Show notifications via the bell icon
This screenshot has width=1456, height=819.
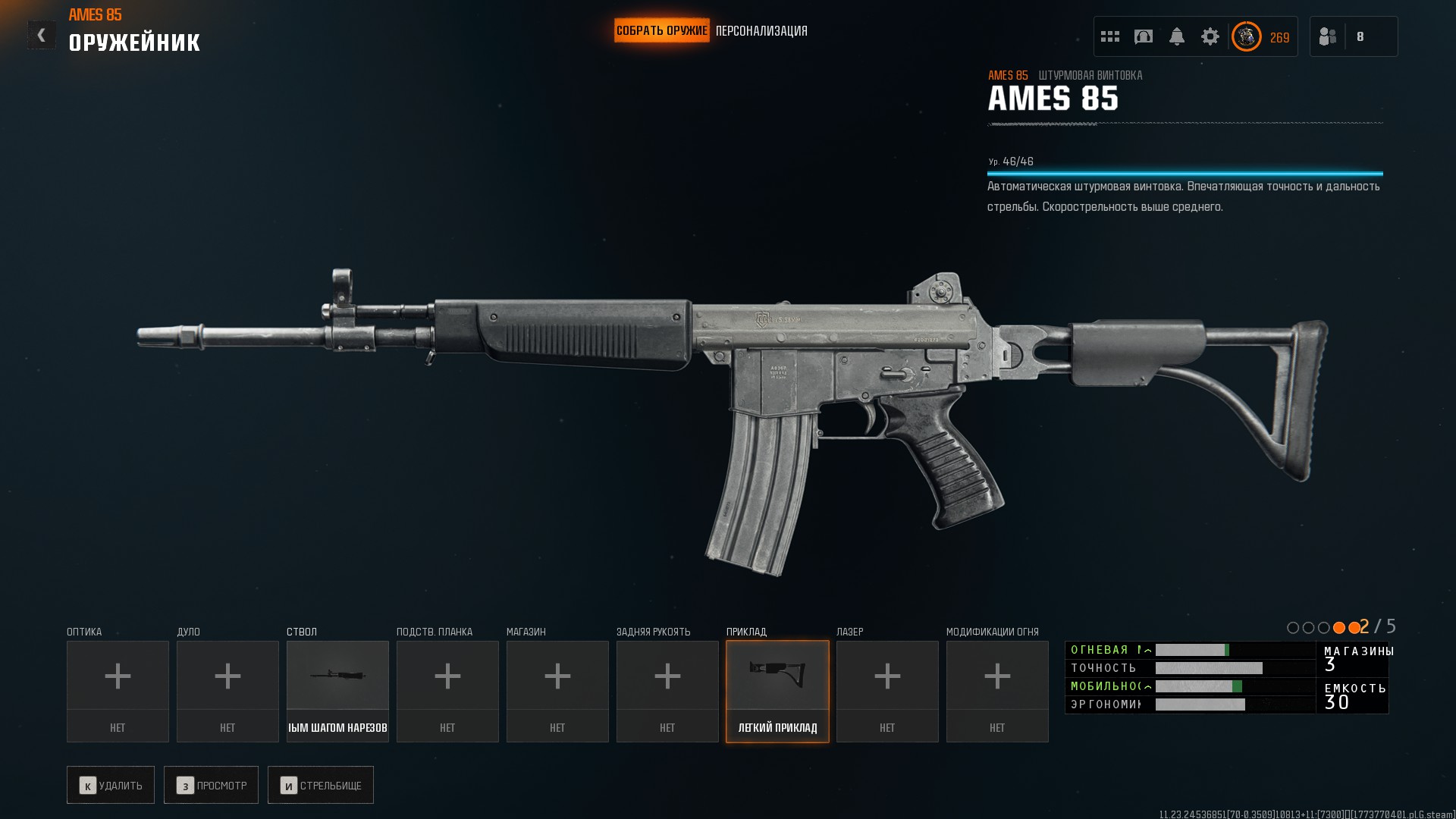[x=1177, y=36]
